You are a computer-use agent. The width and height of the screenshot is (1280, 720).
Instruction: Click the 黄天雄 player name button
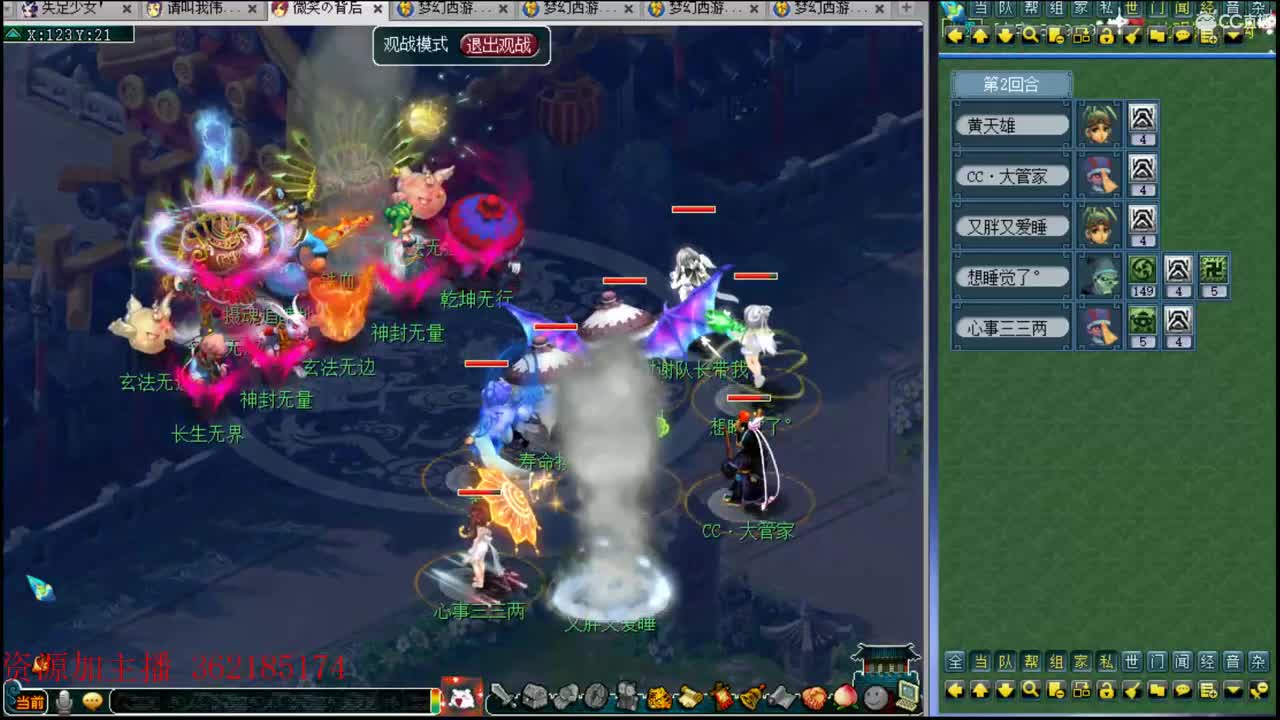click(1012, 124)
